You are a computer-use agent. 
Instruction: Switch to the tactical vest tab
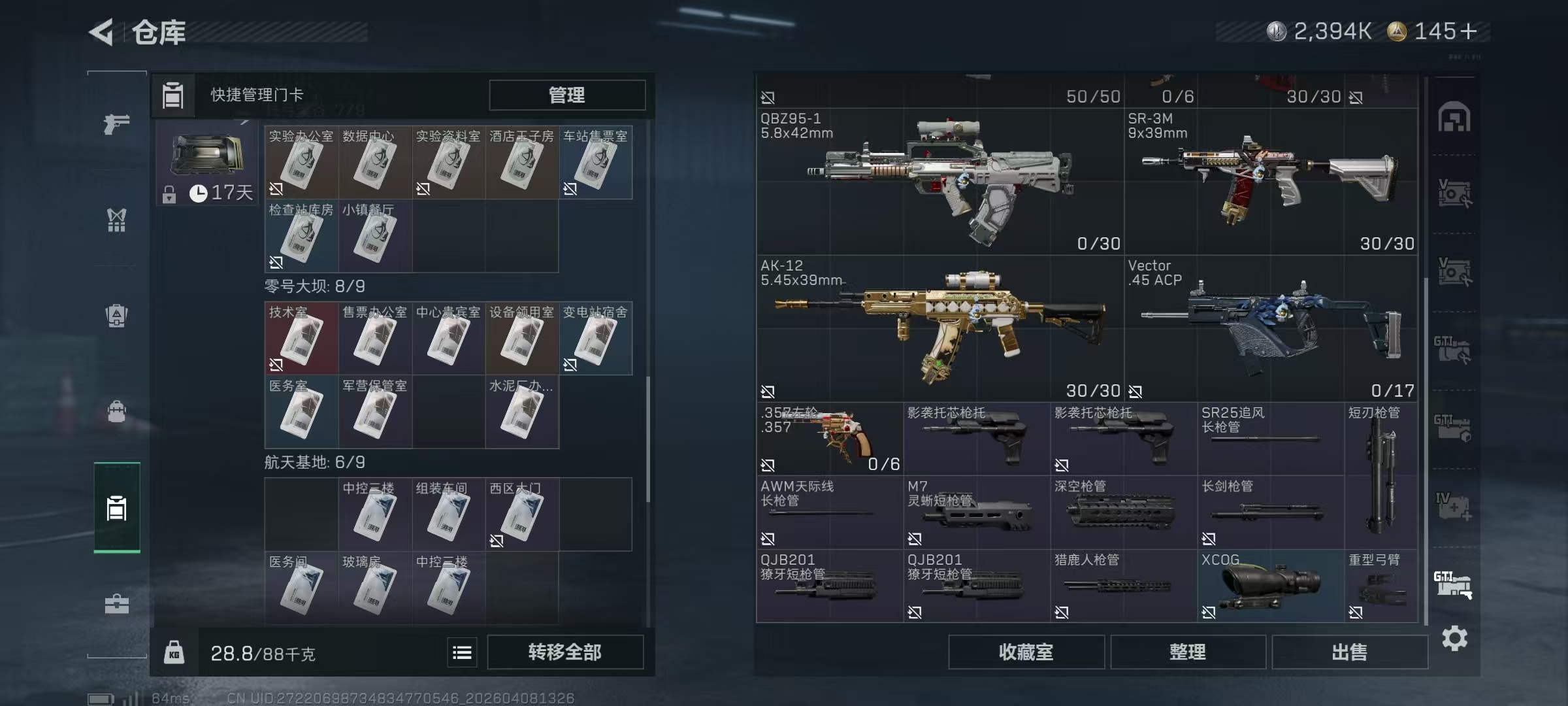tap(117, 220)
